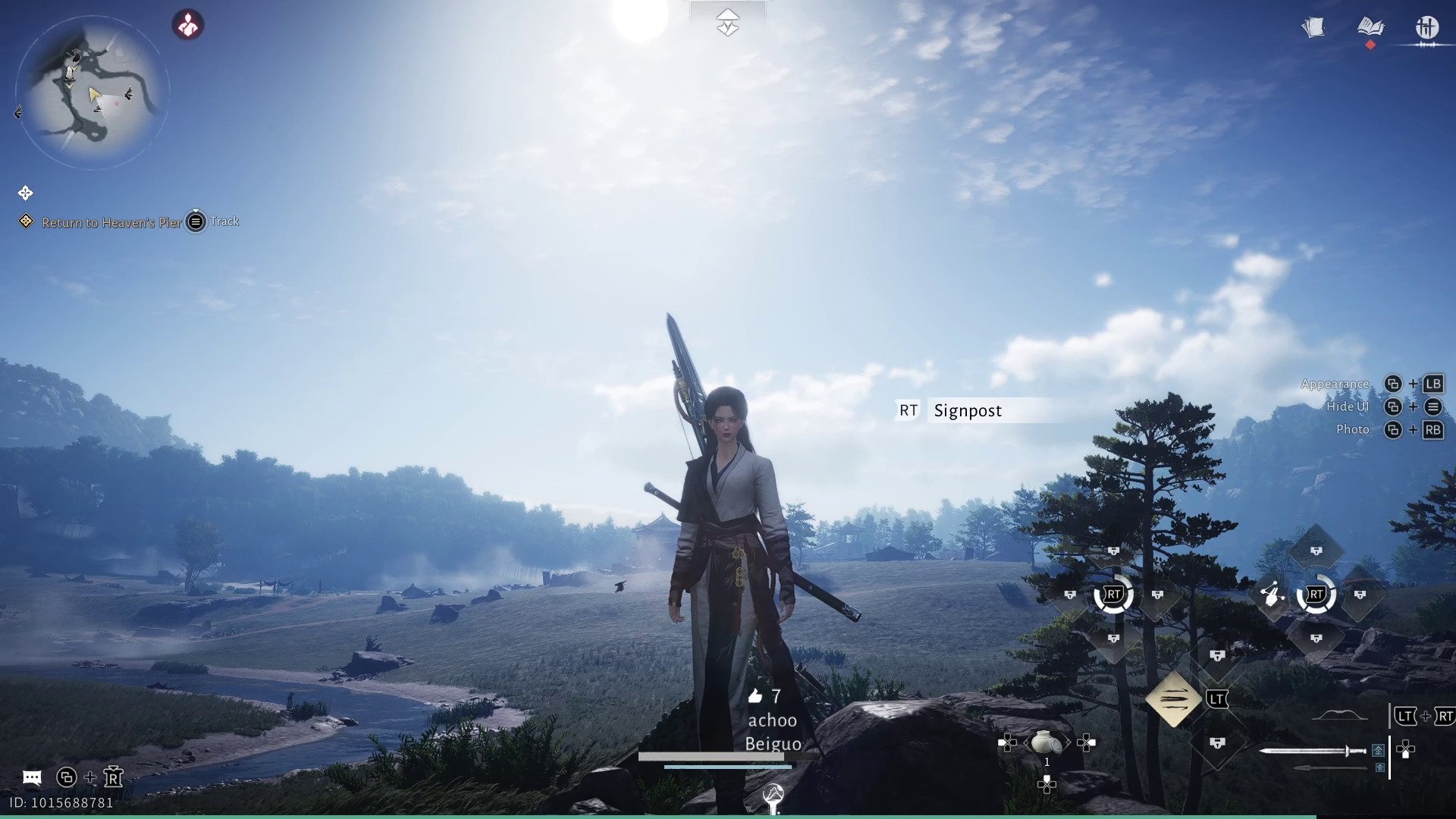Image resolution: width=1456 pixels, height=819 pixels.
Task: Open the chat bubble icon
Action: [x=32, y=777]
